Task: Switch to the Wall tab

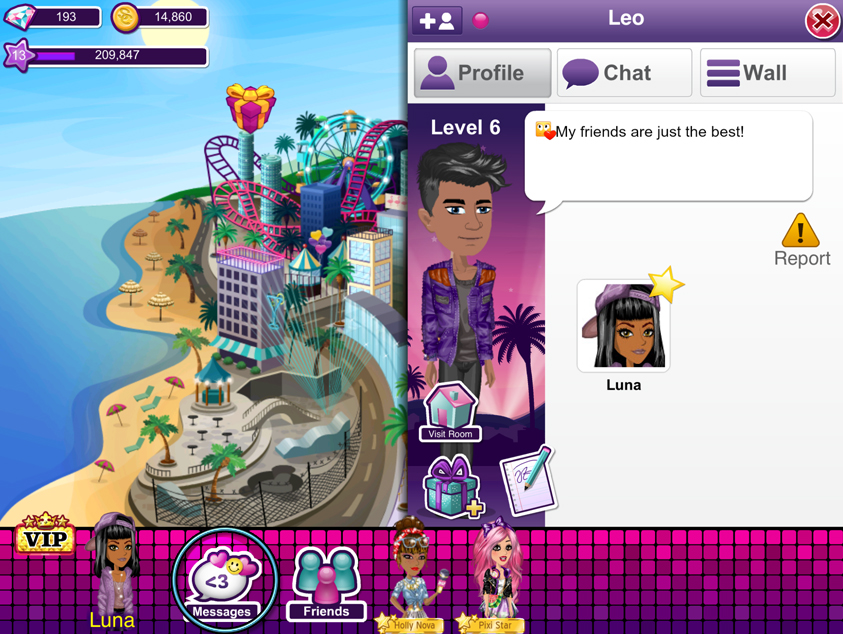Action: click(767, 73)
